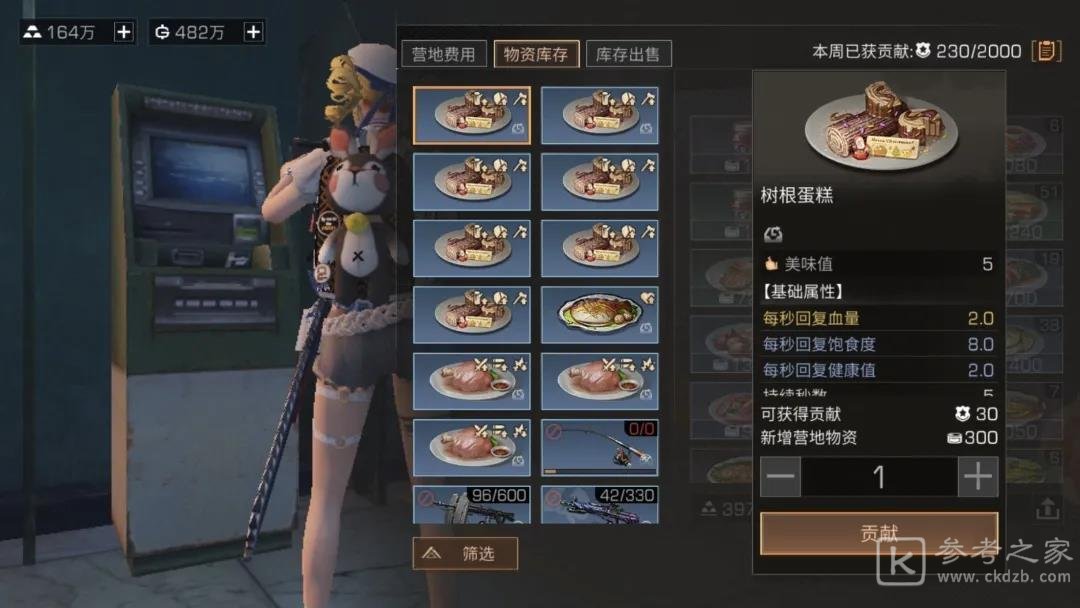1080x608 pixels.
Task: Select the 物资库存 tab
Action: pyautogui.click(x=536, y=54)
